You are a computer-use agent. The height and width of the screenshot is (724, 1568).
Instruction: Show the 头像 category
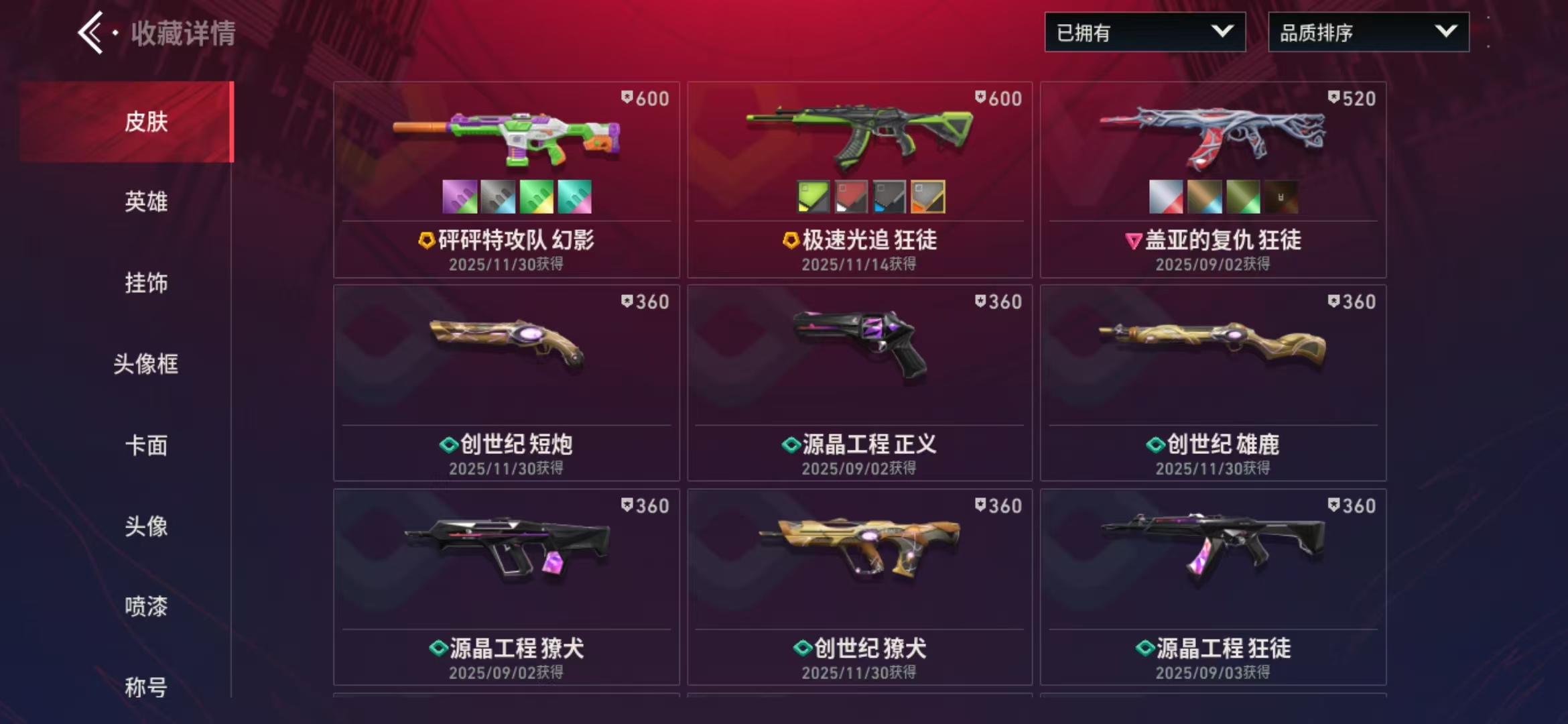(x=146, y=526)
